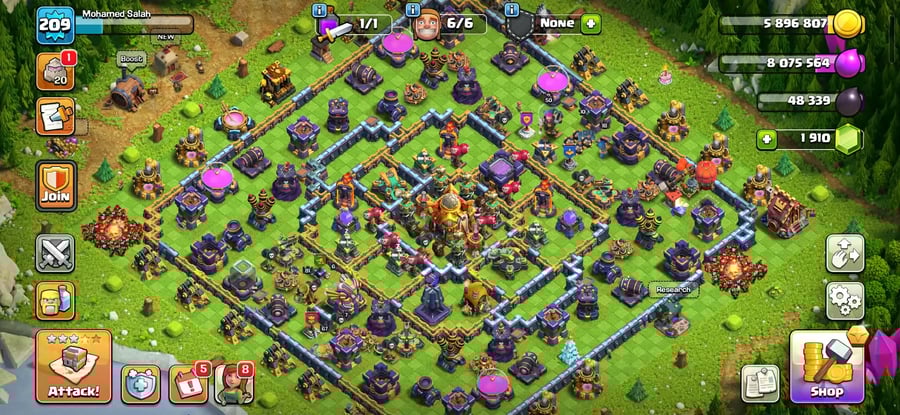Image resolution: width=900 pixels, height=415 pixels.
Task: Open the Shop
Action: tap(826, 366)
